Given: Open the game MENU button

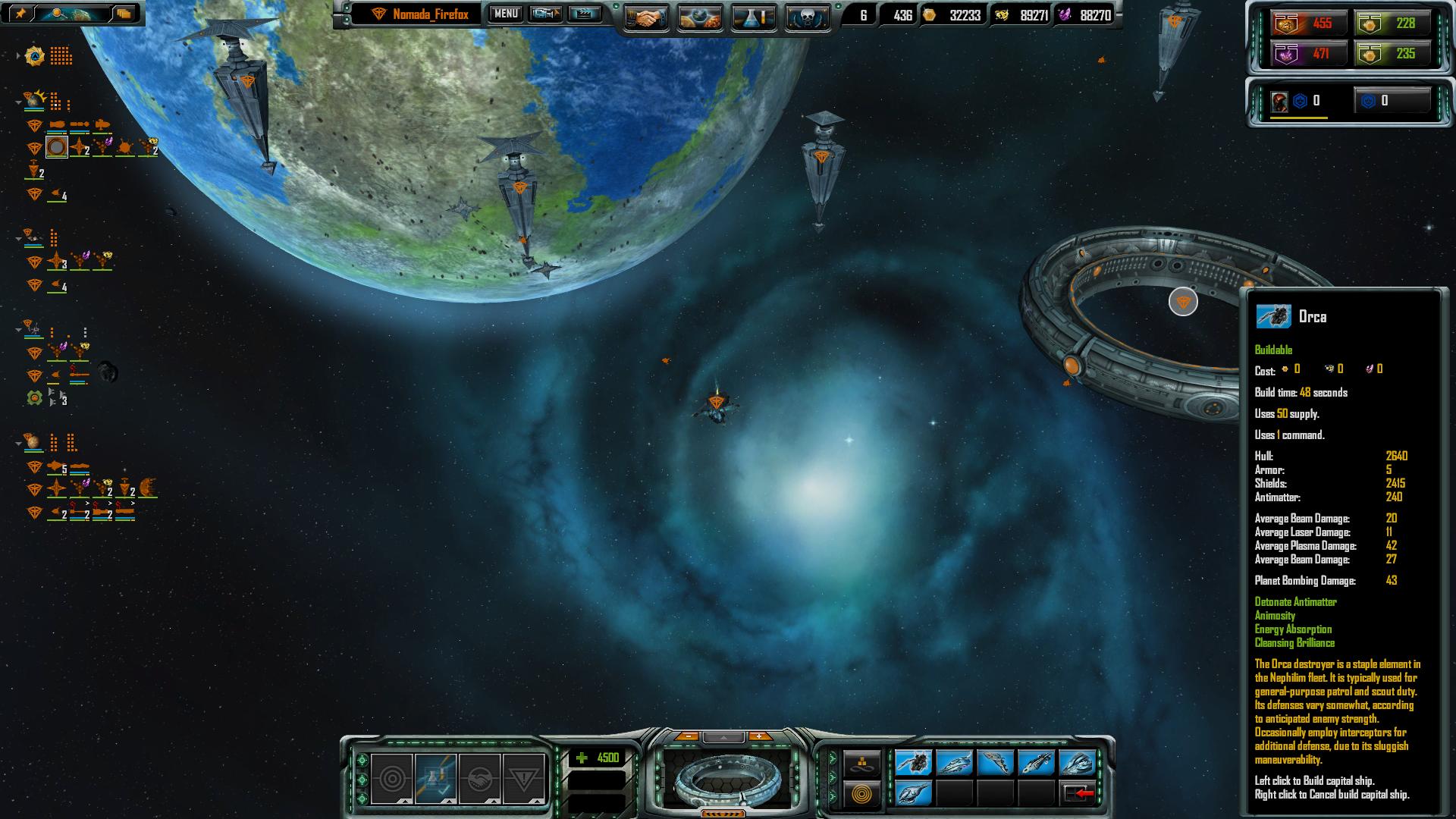Looking at the screenshot, I should coord(506,14).
